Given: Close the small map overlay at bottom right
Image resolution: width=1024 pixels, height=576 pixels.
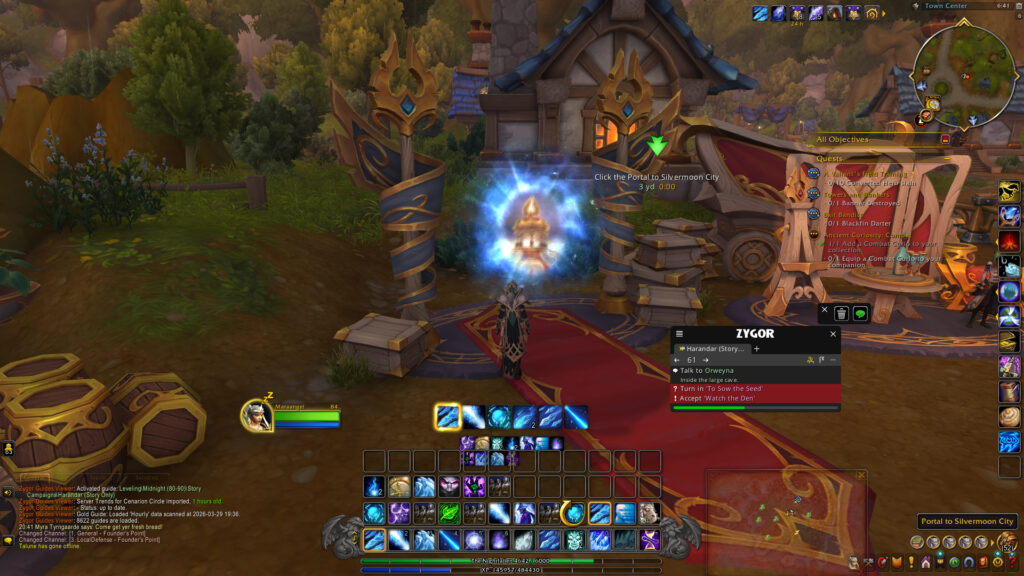Looking at the screenshot, I should click(862, 475).
